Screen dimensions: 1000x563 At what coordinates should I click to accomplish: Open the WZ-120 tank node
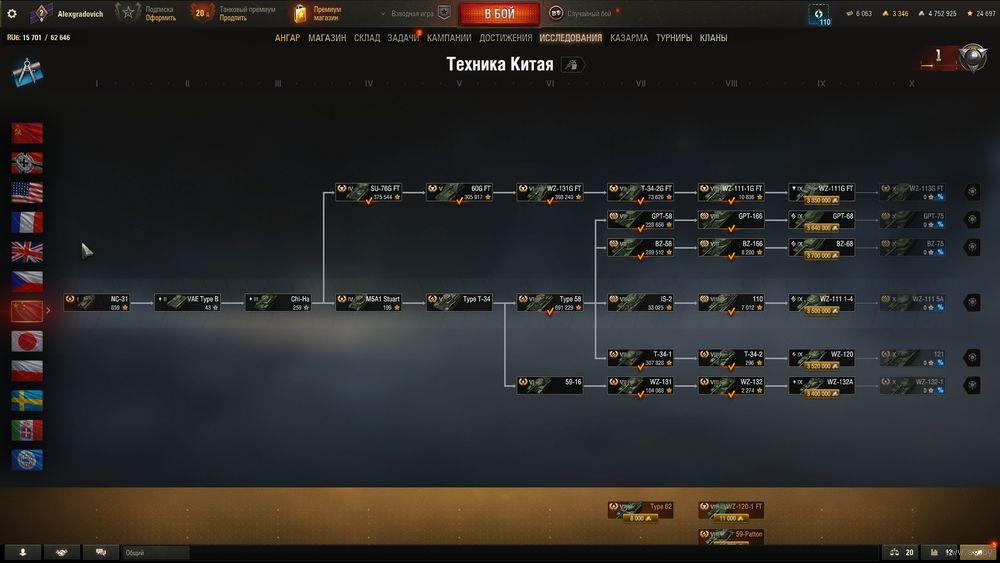click(x=822, y=357)
